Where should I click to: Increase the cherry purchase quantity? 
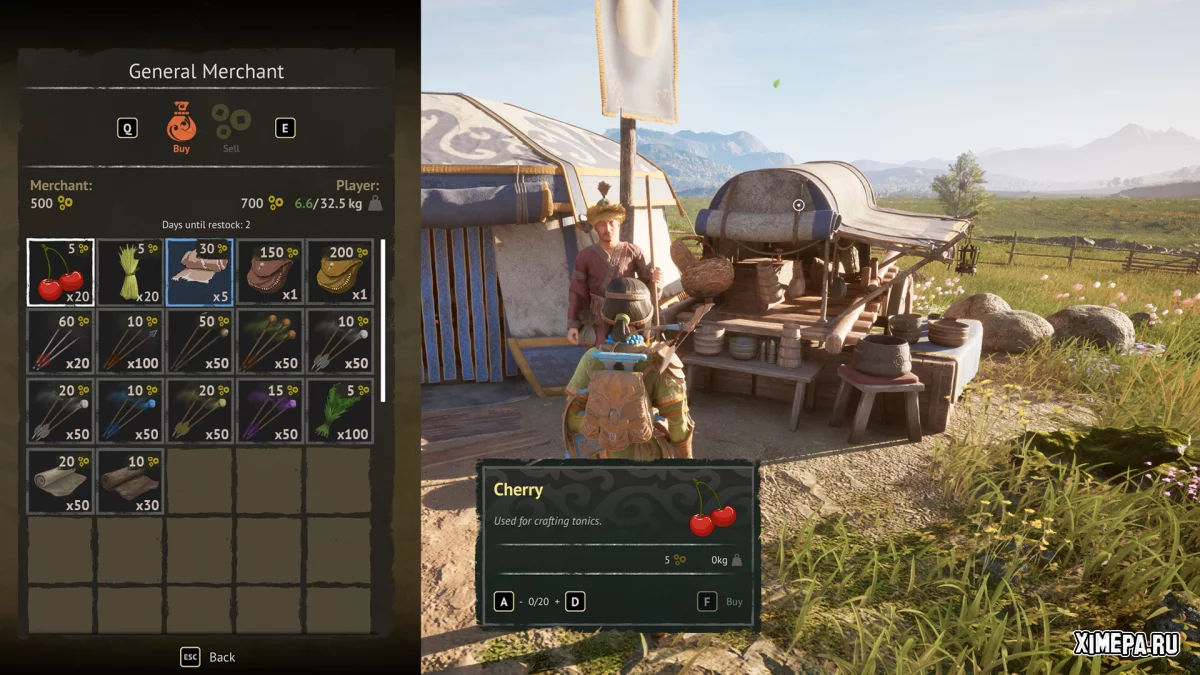point(575,602)
